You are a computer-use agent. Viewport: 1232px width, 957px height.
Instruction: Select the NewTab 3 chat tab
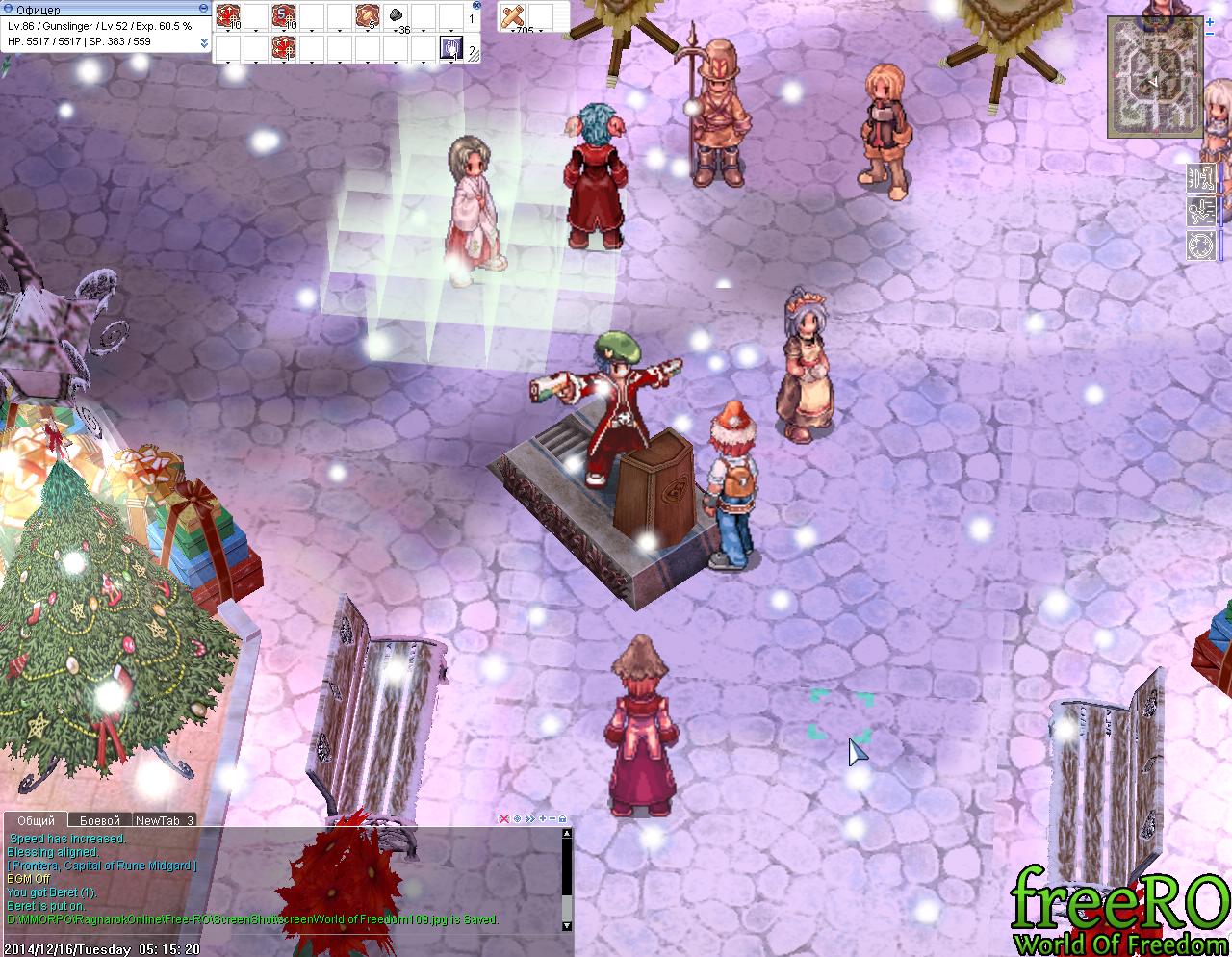pos(165,820)
